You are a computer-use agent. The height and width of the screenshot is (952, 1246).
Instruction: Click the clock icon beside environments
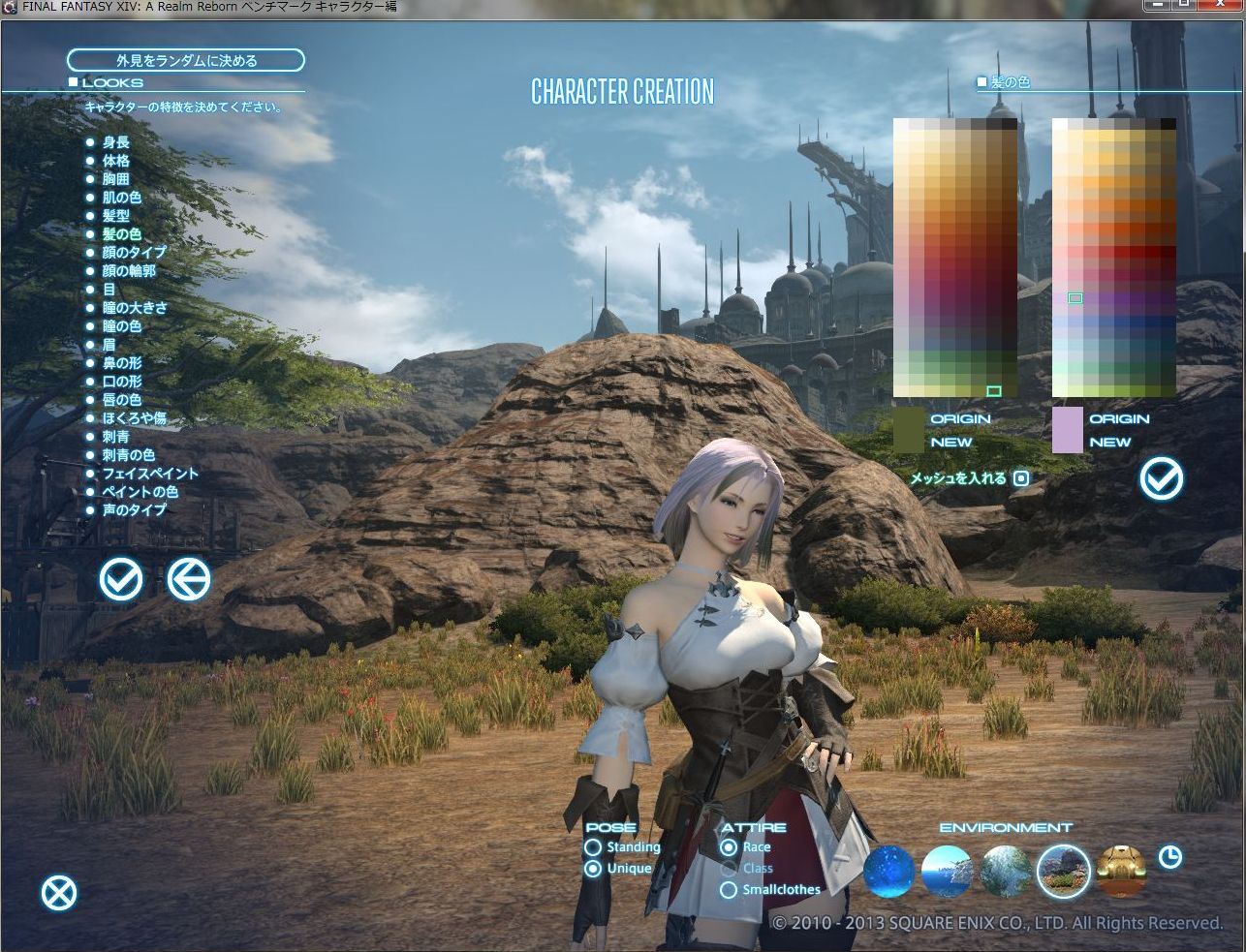coord(1170,857)
